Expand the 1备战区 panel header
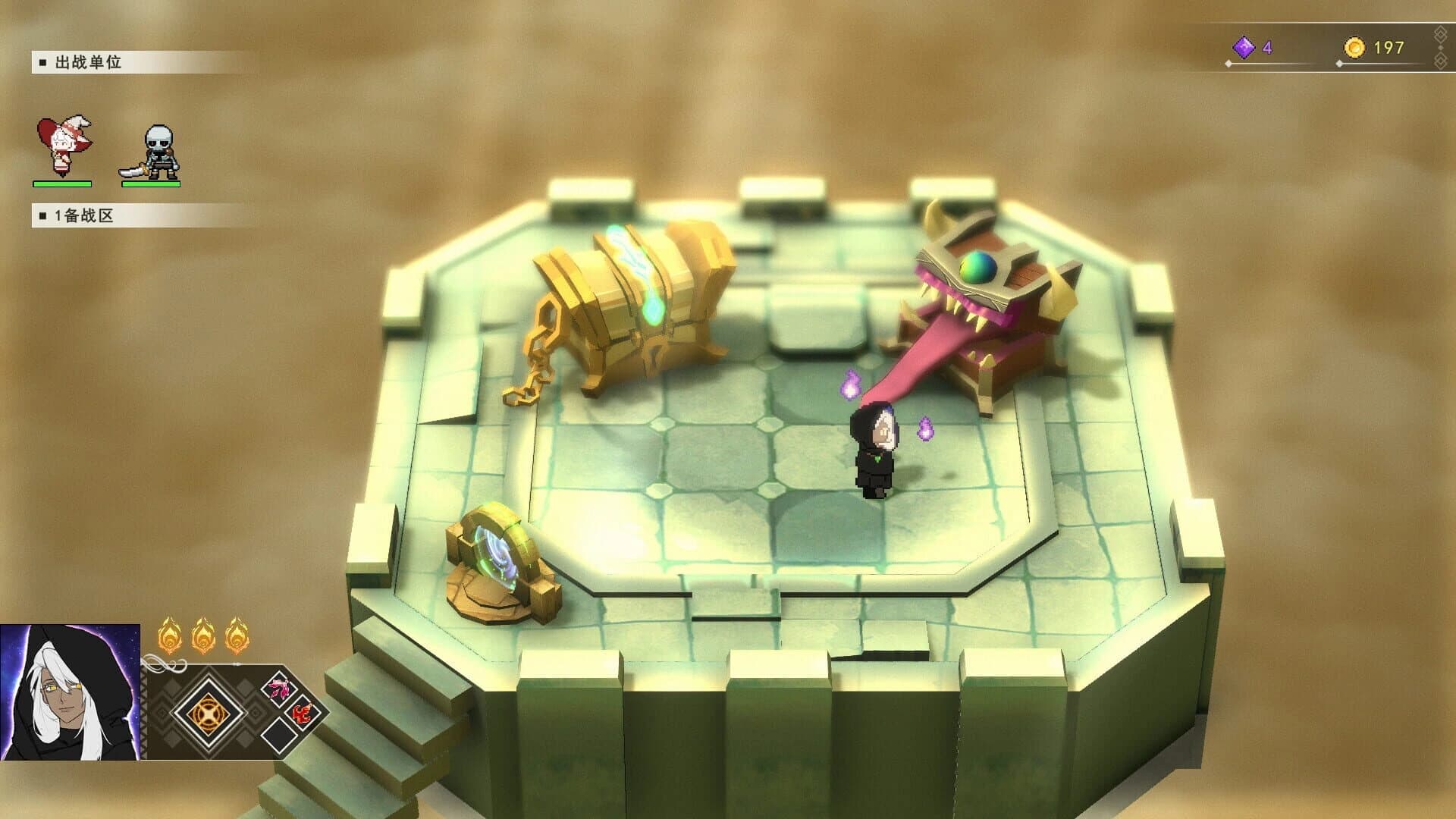 click(x=76, y=215)
